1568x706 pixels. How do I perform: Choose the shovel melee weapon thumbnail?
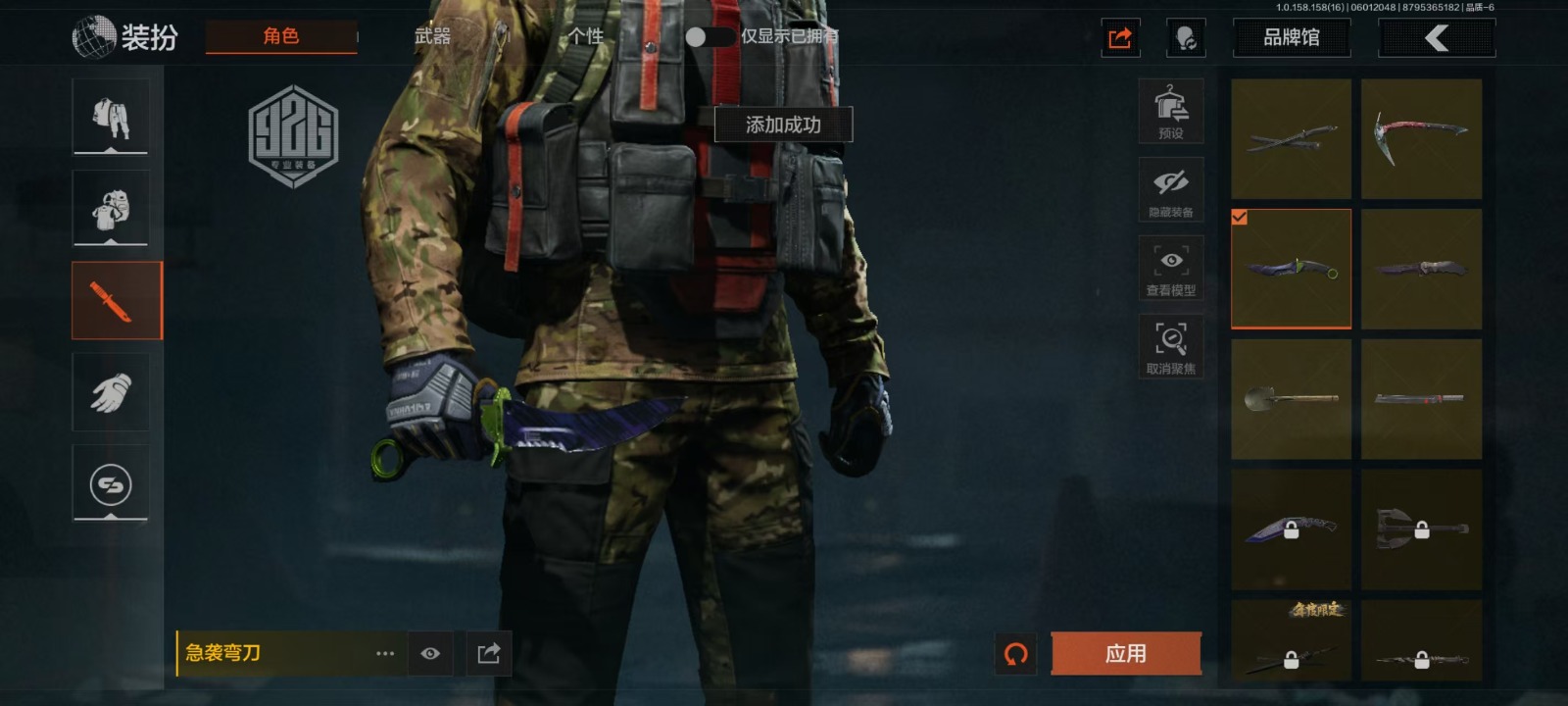(1291, 399)
